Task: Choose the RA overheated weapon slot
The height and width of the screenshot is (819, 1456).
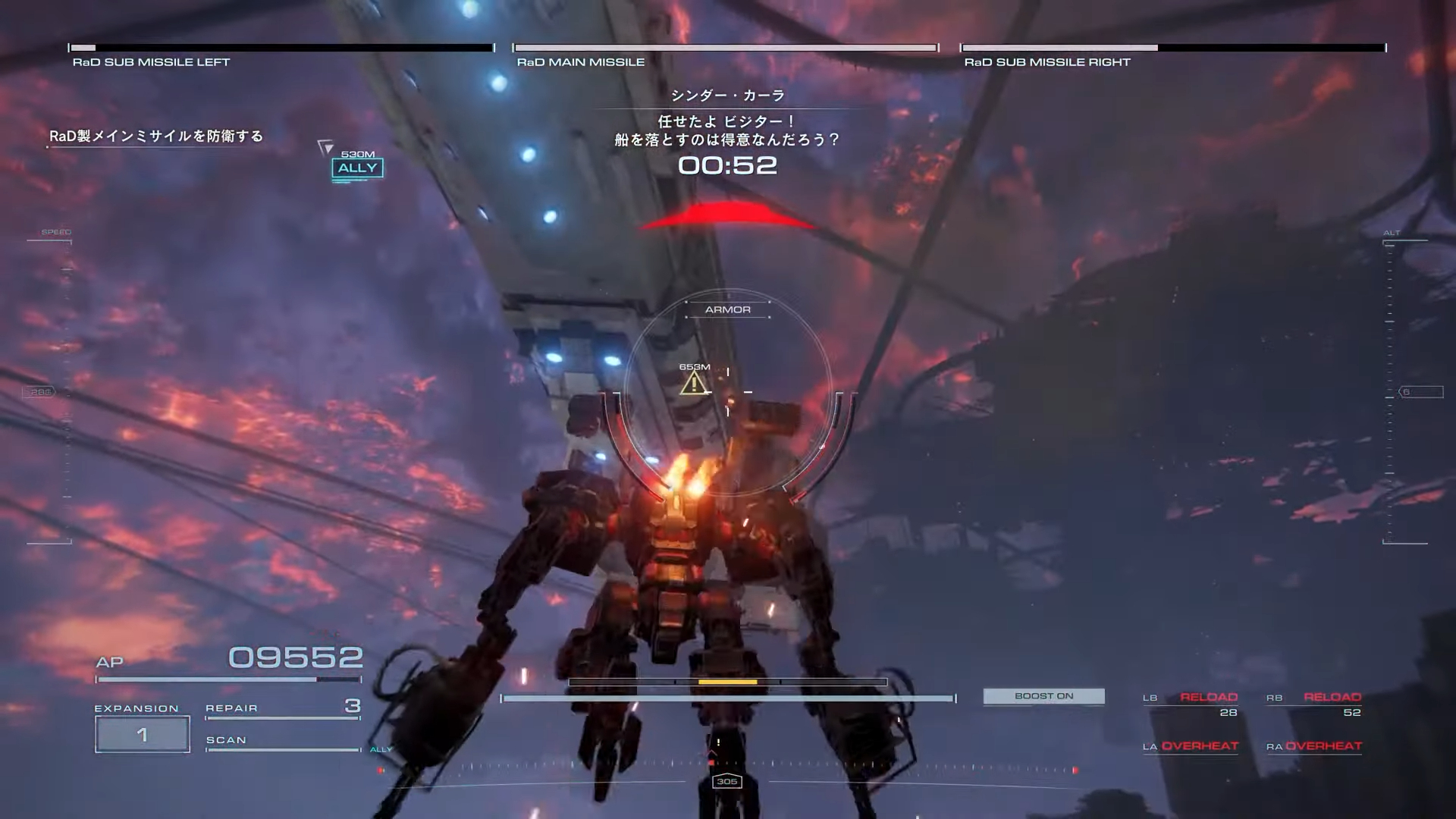Action: click(x=1314, y=746)
